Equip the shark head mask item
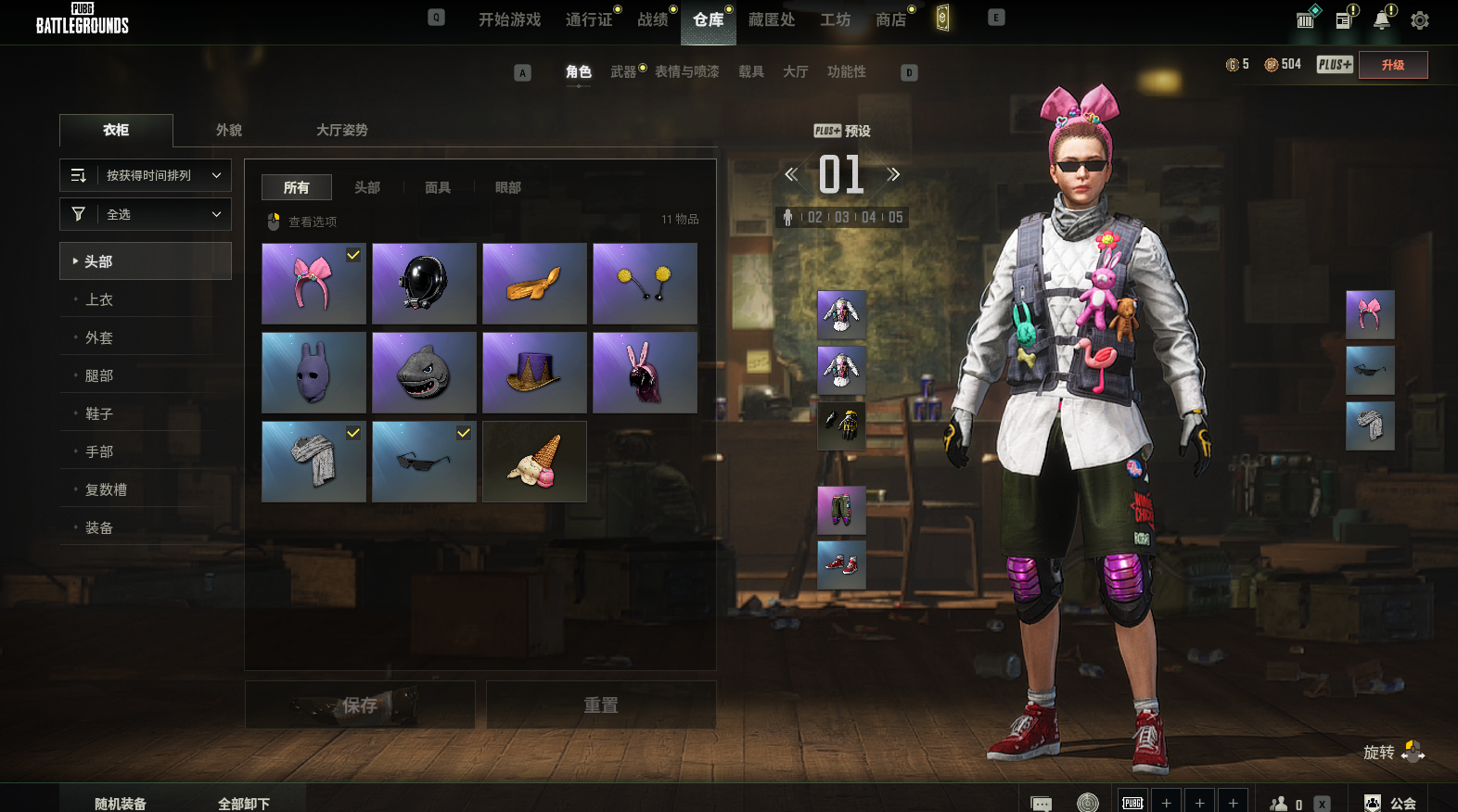1458x812 pixels. pyautogui.click(x=424, y=373)
